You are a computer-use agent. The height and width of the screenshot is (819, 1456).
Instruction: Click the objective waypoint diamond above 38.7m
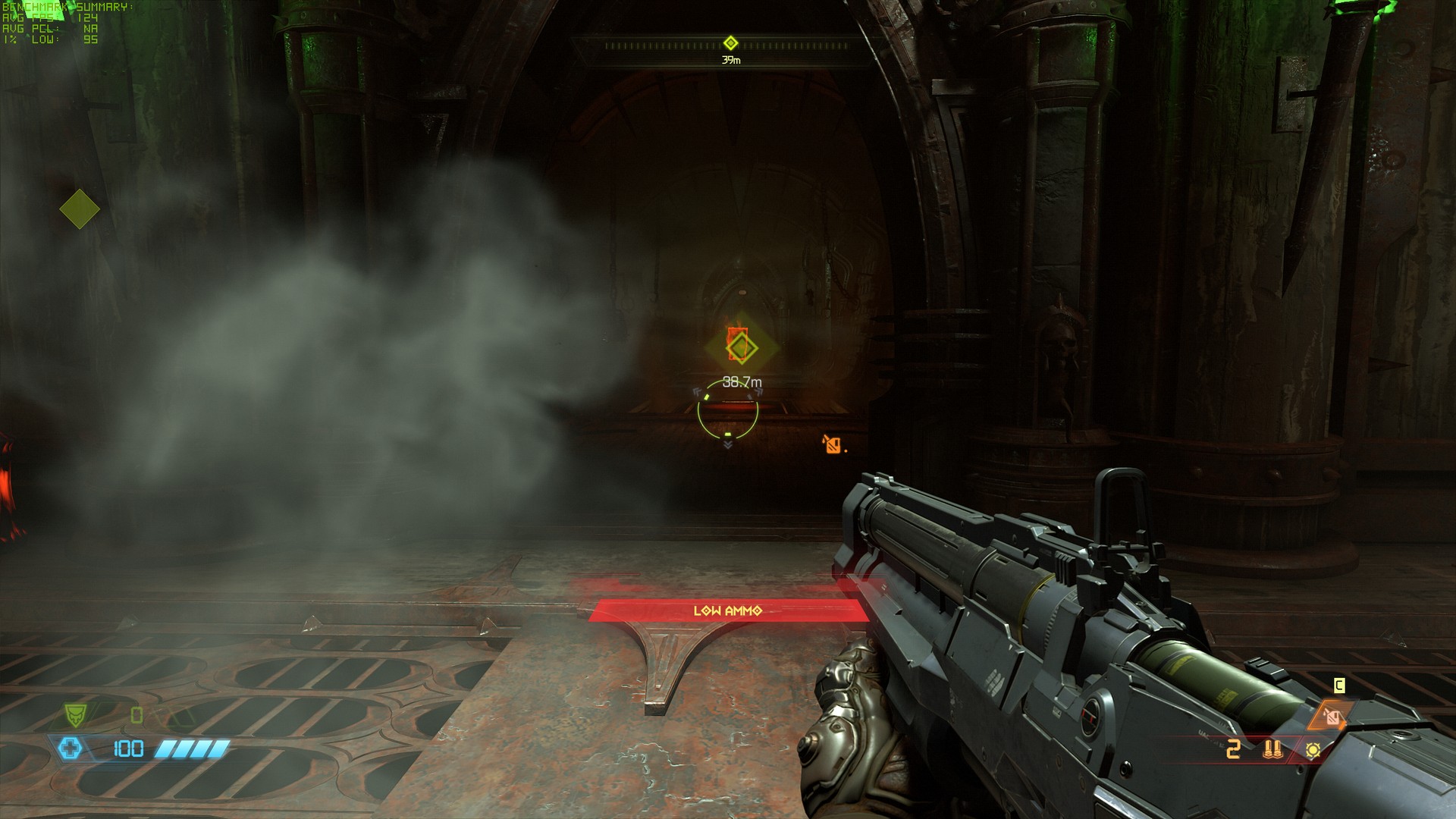click(x=741, y=348)
